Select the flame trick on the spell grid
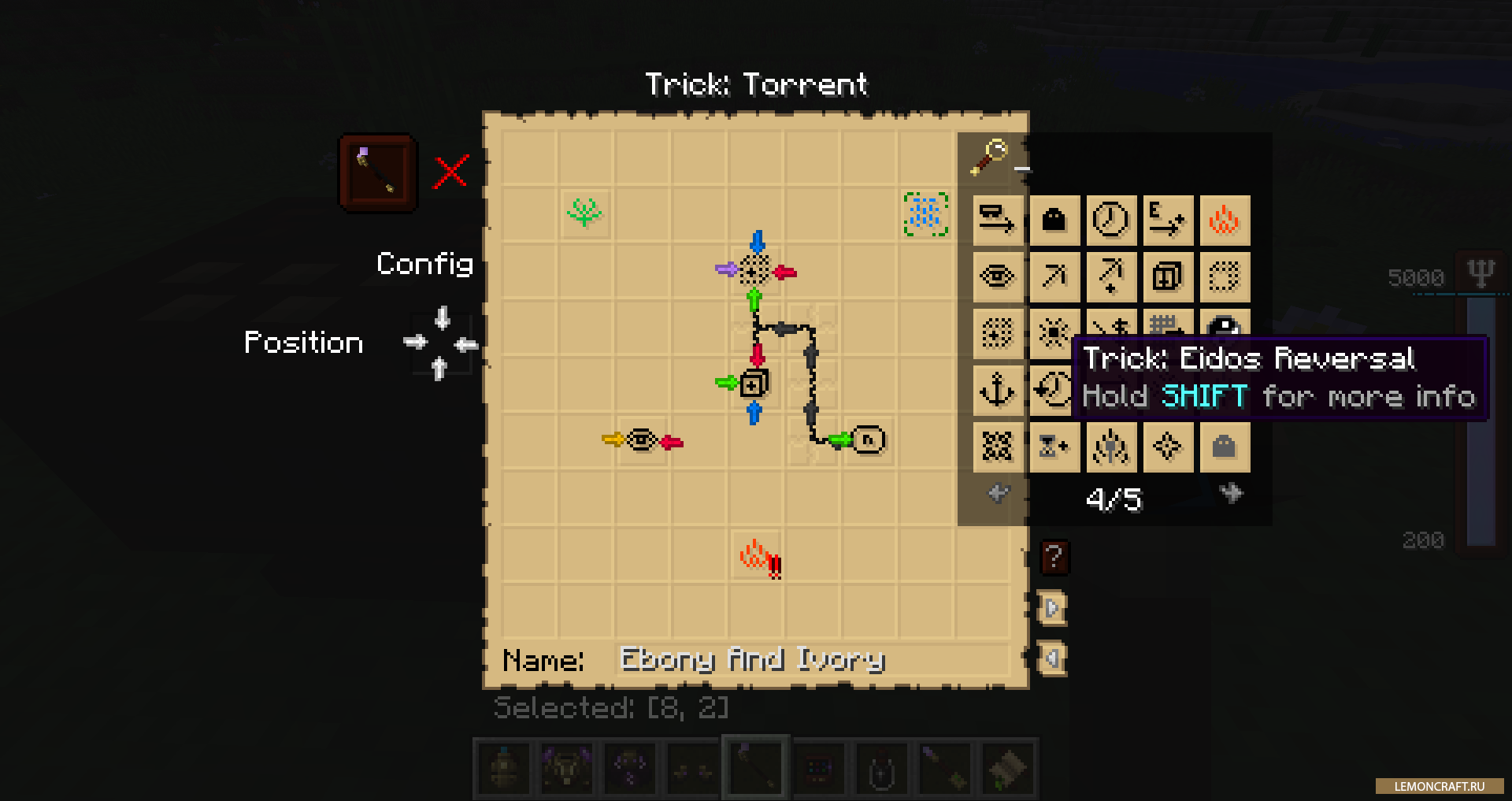 (x=756, y=556)
